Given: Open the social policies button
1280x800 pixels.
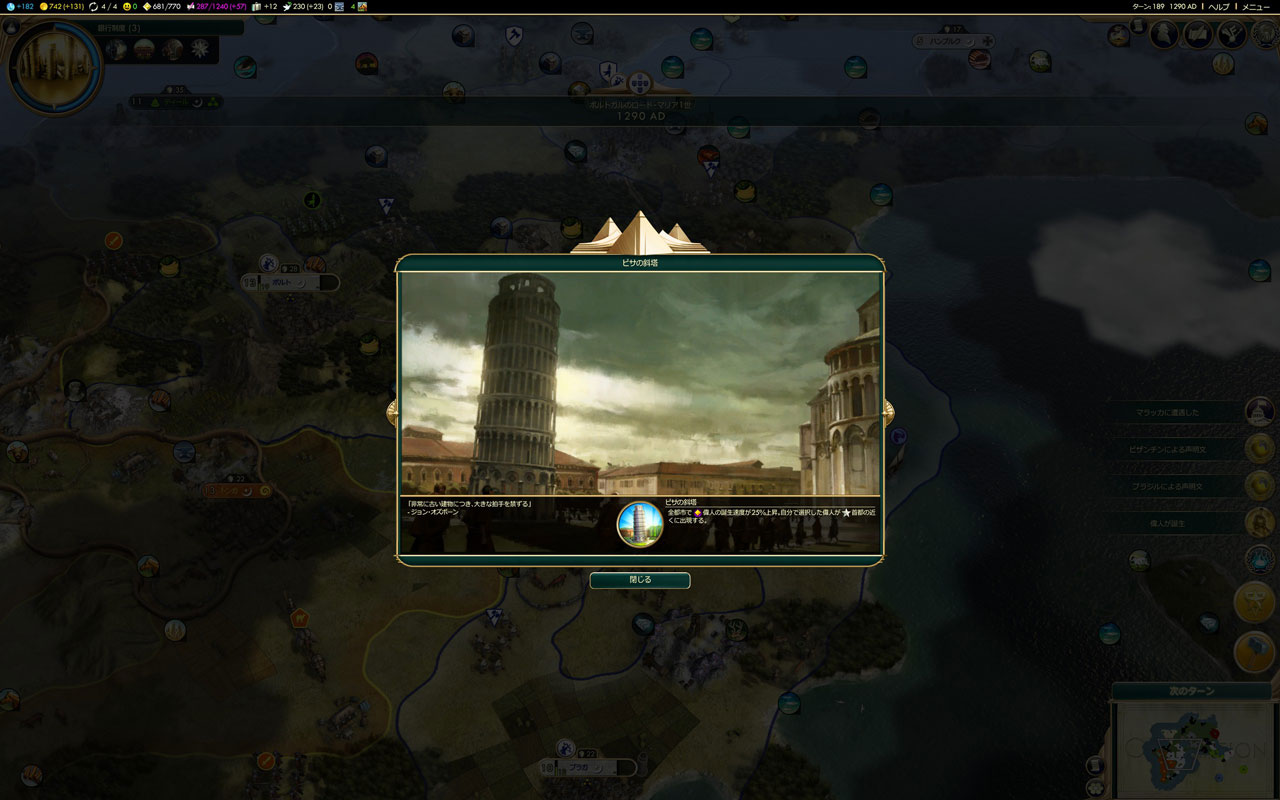Looking at the screenshot, I should point(1198,35).
